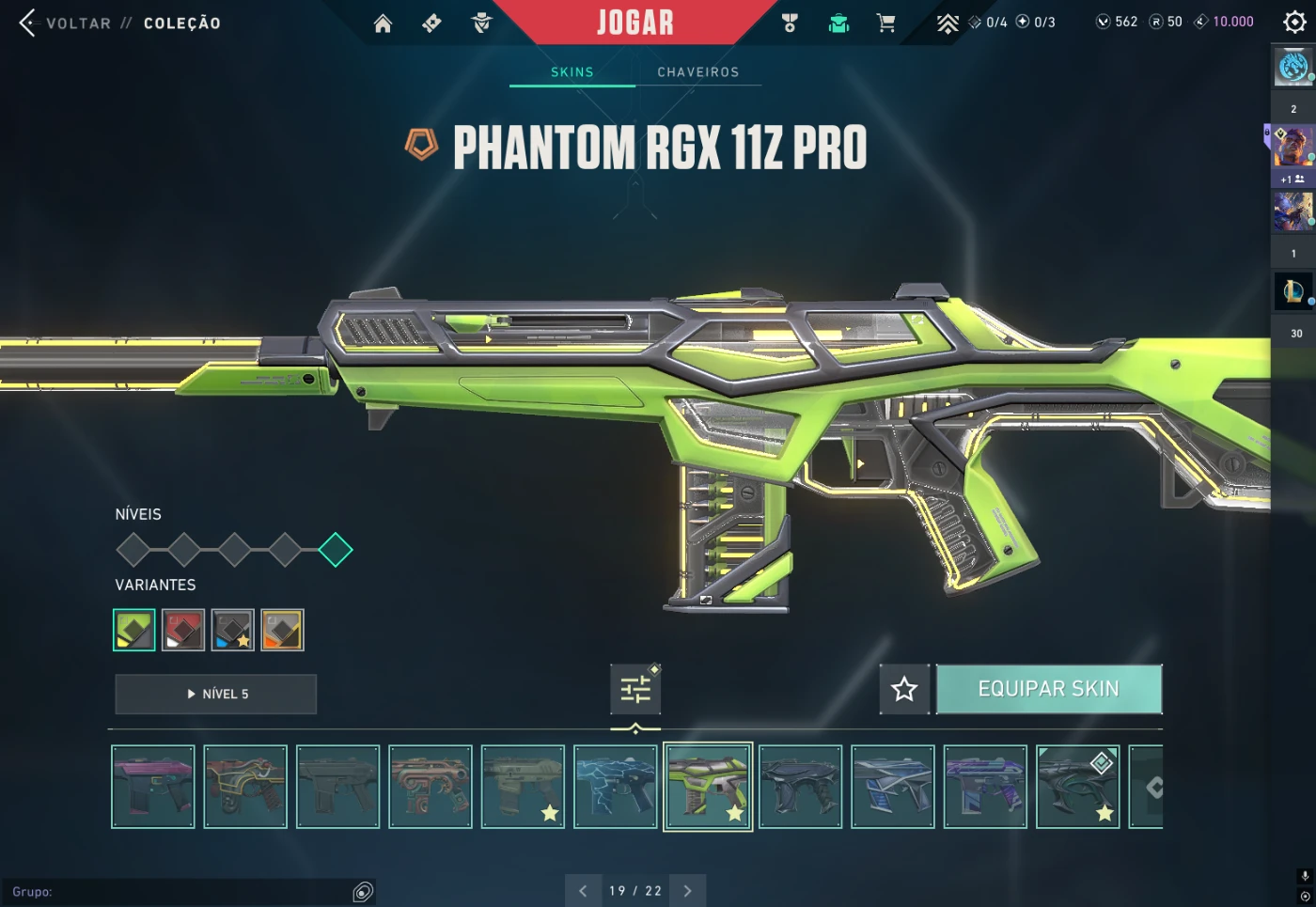1316x907 pixels.
Task: Click the big JOGAR button
Action: 635,22
